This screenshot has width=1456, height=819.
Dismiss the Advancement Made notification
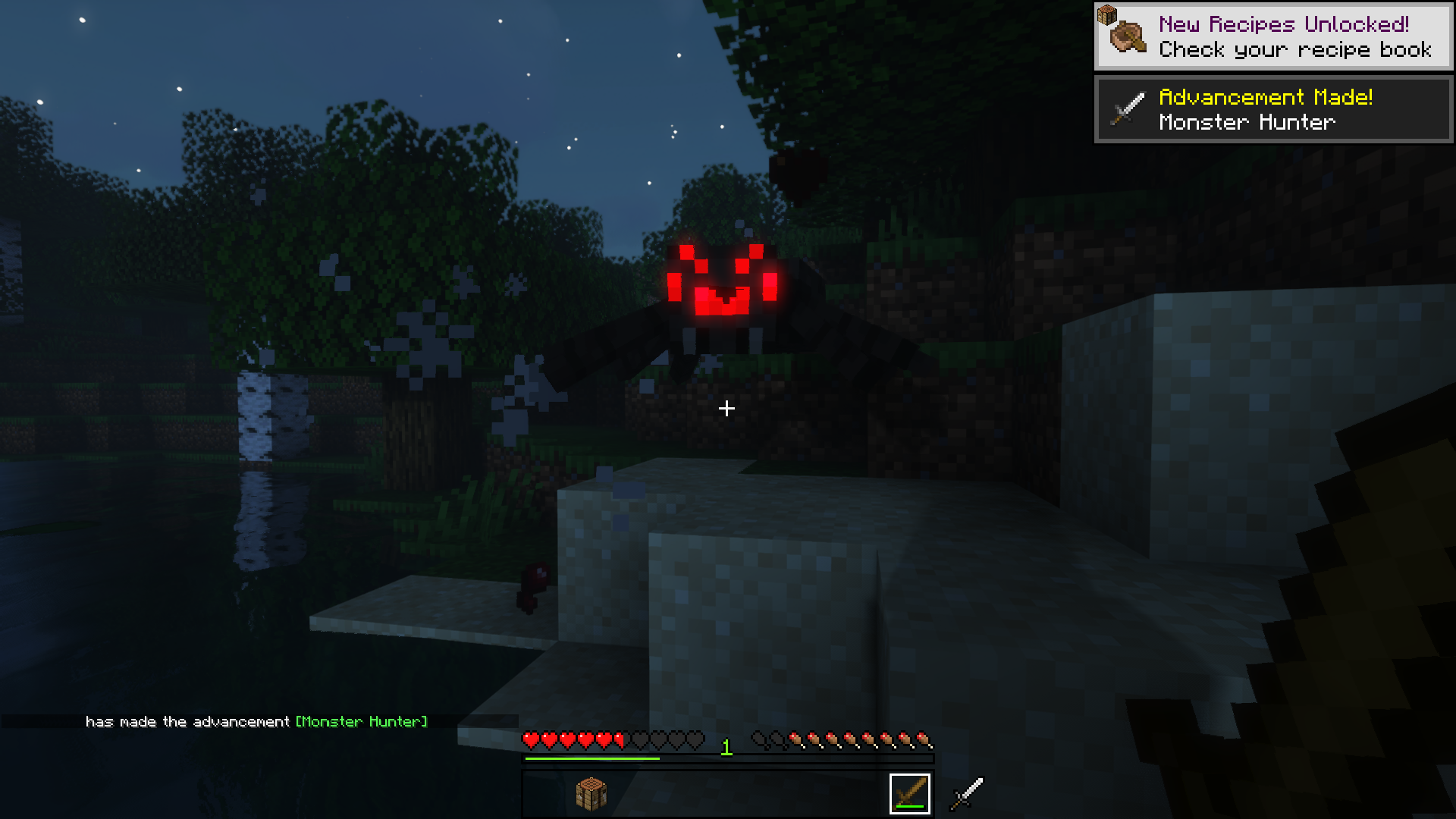[1272, 108]
